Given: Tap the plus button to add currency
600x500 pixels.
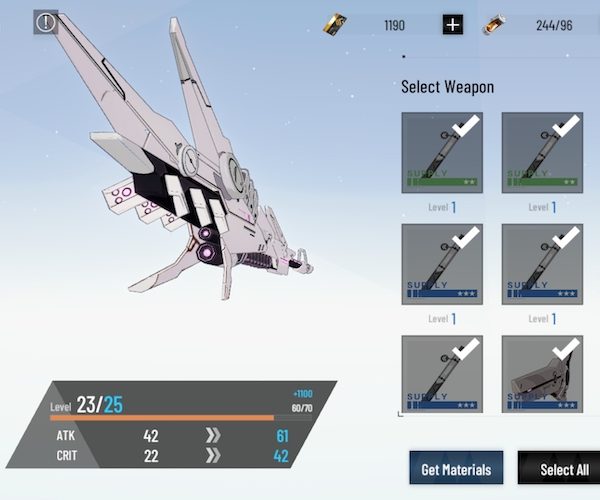Looking at the screenshot, I should [453, 25].
